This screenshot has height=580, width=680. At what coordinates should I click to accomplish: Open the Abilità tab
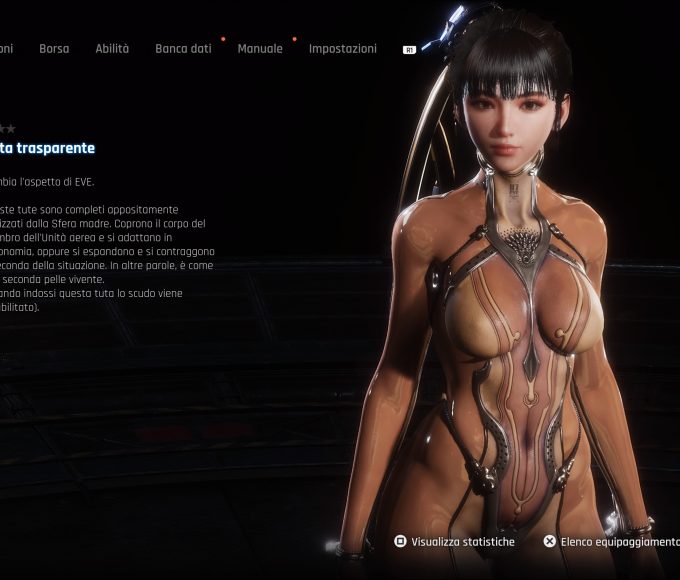pos(112,48)
